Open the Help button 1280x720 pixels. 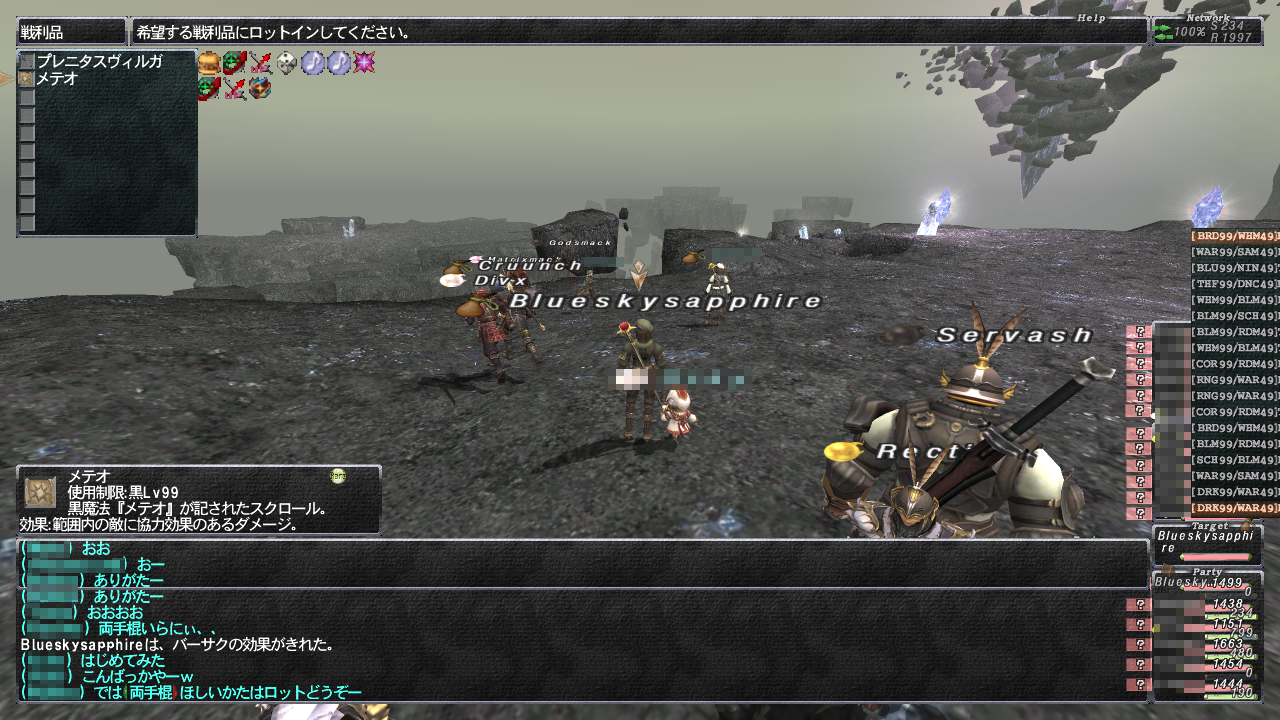(1090, 18)
